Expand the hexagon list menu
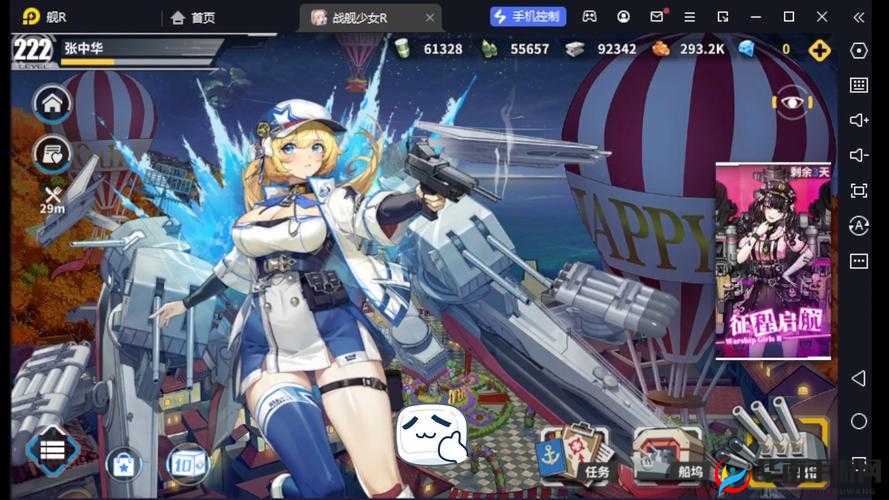Viewport: 889px width, 500px height. [52, 449]
